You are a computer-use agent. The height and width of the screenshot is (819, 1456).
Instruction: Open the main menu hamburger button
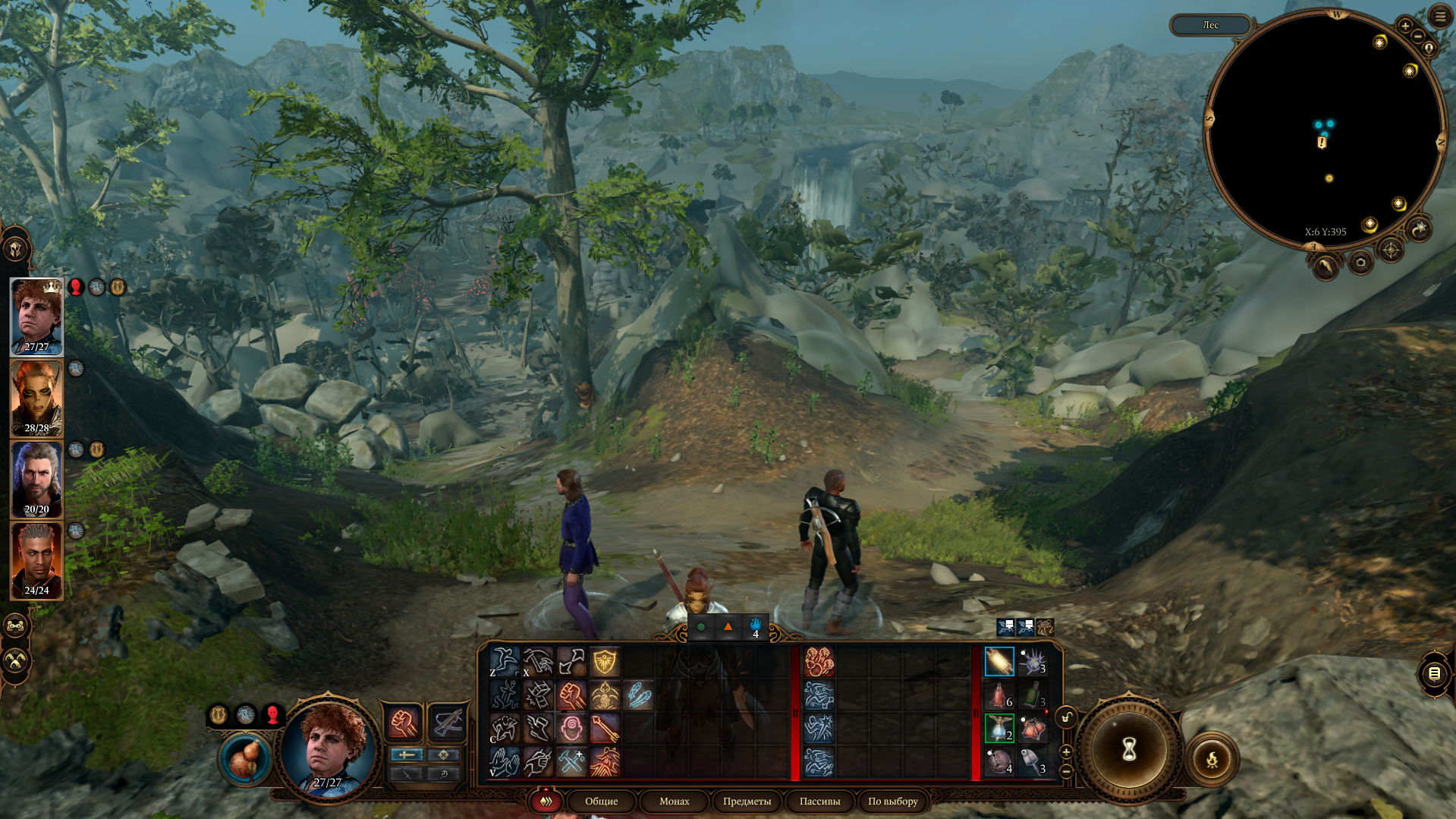click(1440, 16)
